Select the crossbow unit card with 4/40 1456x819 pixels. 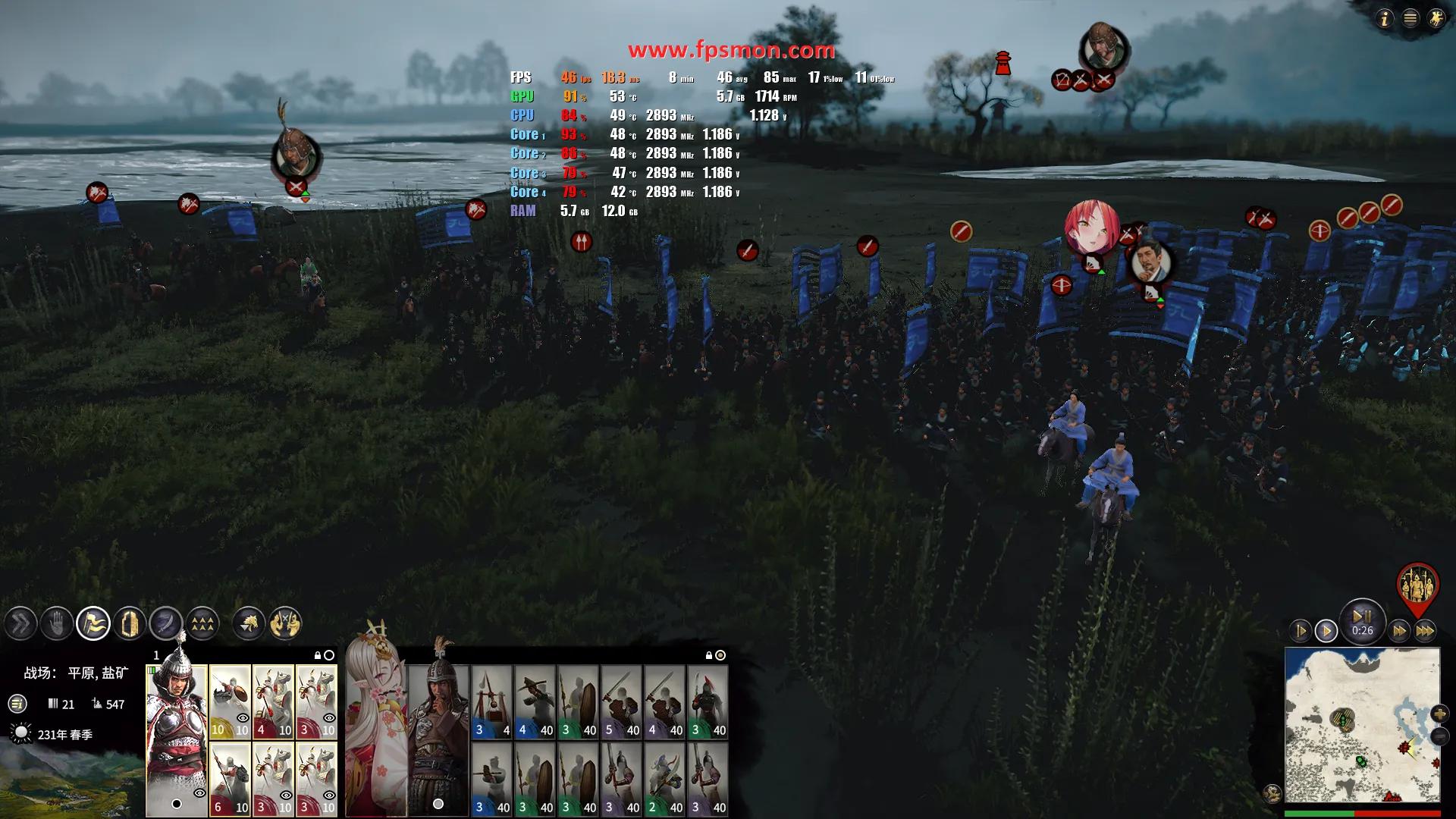pyautogui.click(x=535, y=701)
